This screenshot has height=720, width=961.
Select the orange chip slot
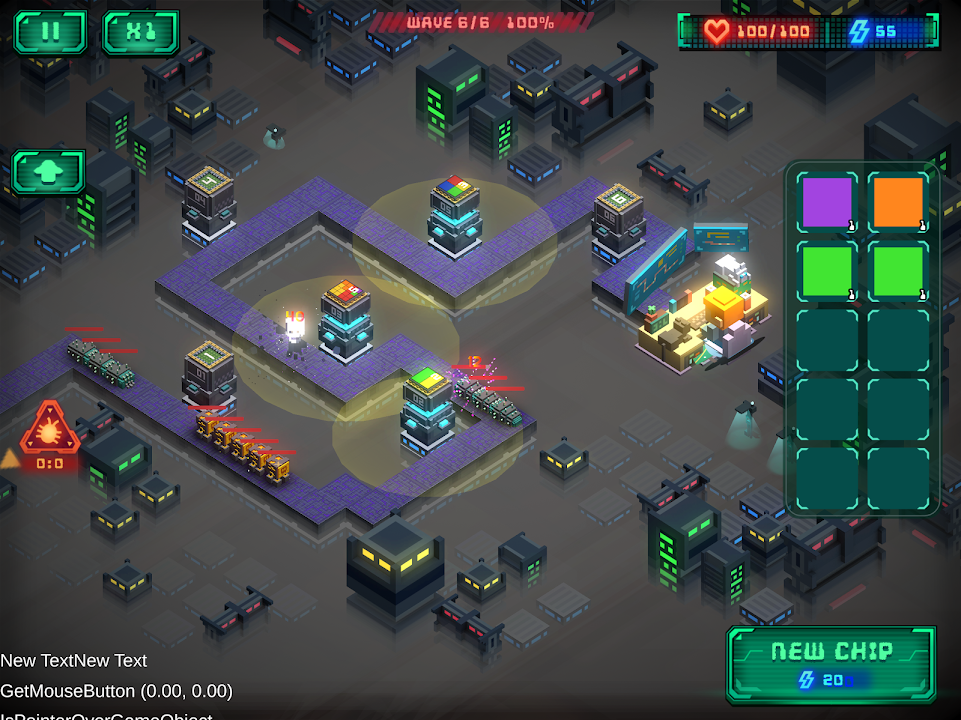click(x=898, y=203)
